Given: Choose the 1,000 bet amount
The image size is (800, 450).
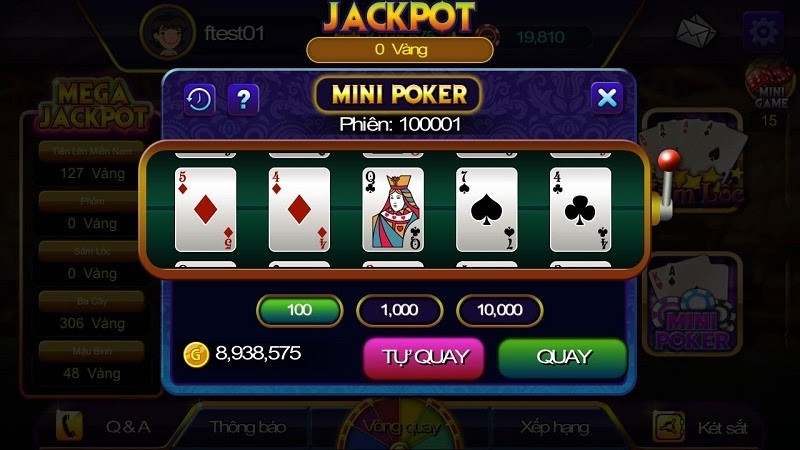Looking at the screenshot, I should tap(399, 310).
